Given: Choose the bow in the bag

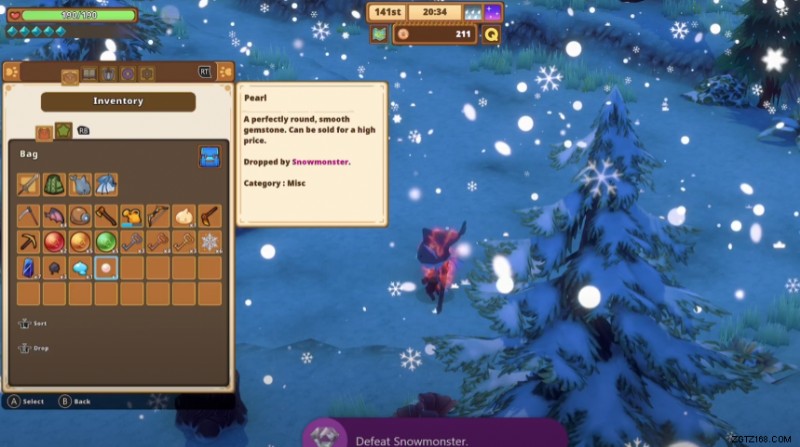Looking at the screenshot, I should [158, 216].
